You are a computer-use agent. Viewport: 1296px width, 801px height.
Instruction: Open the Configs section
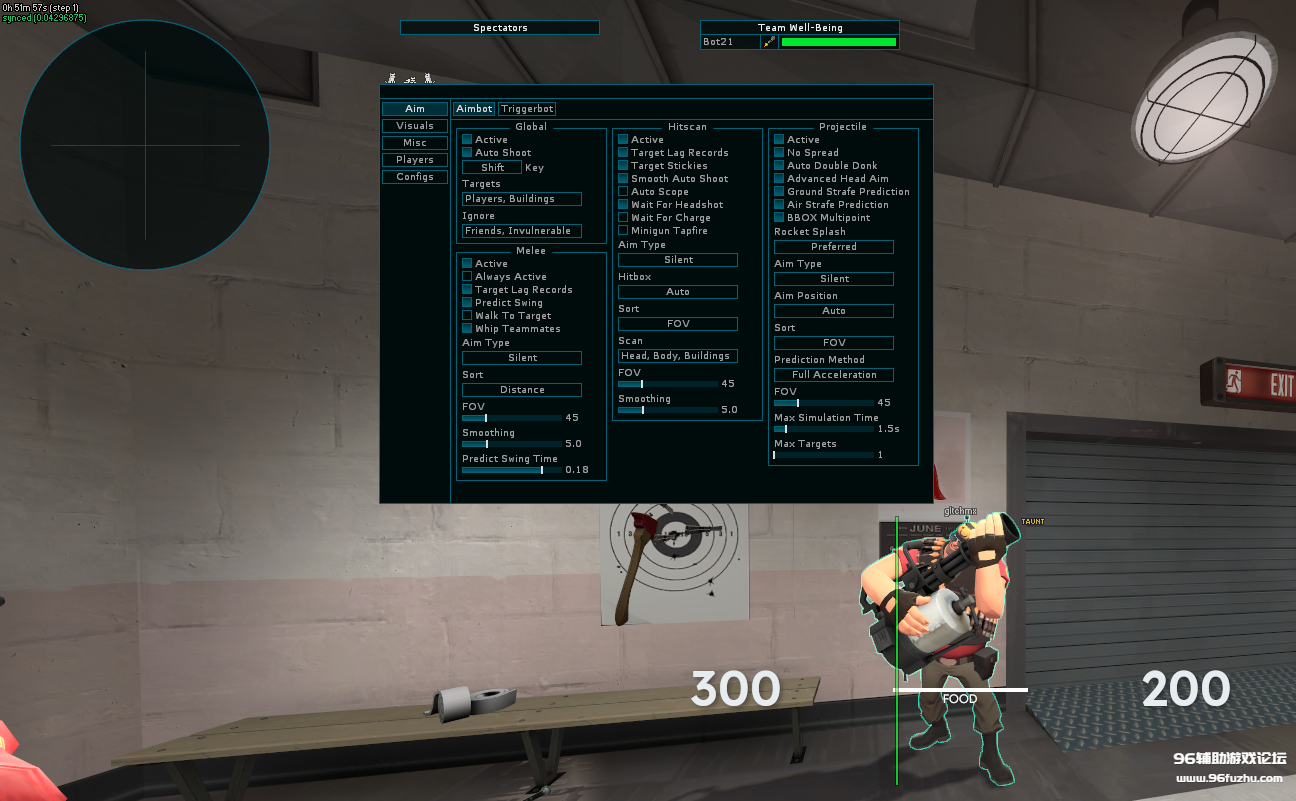(415, 177)
